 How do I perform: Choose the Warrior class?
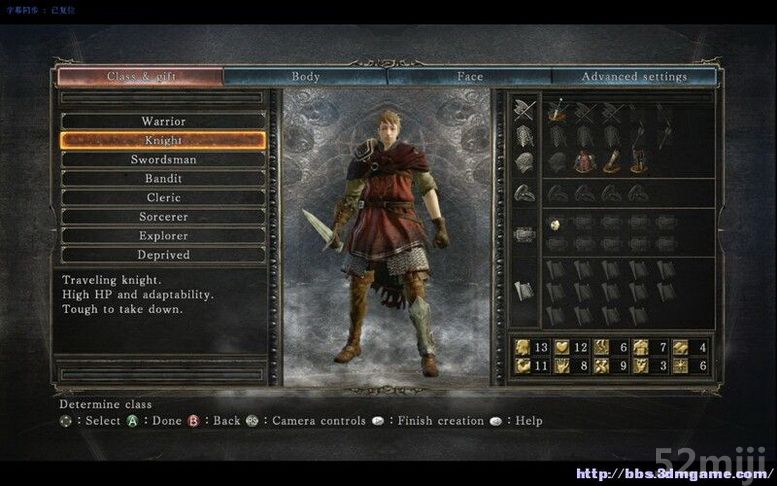163,121
